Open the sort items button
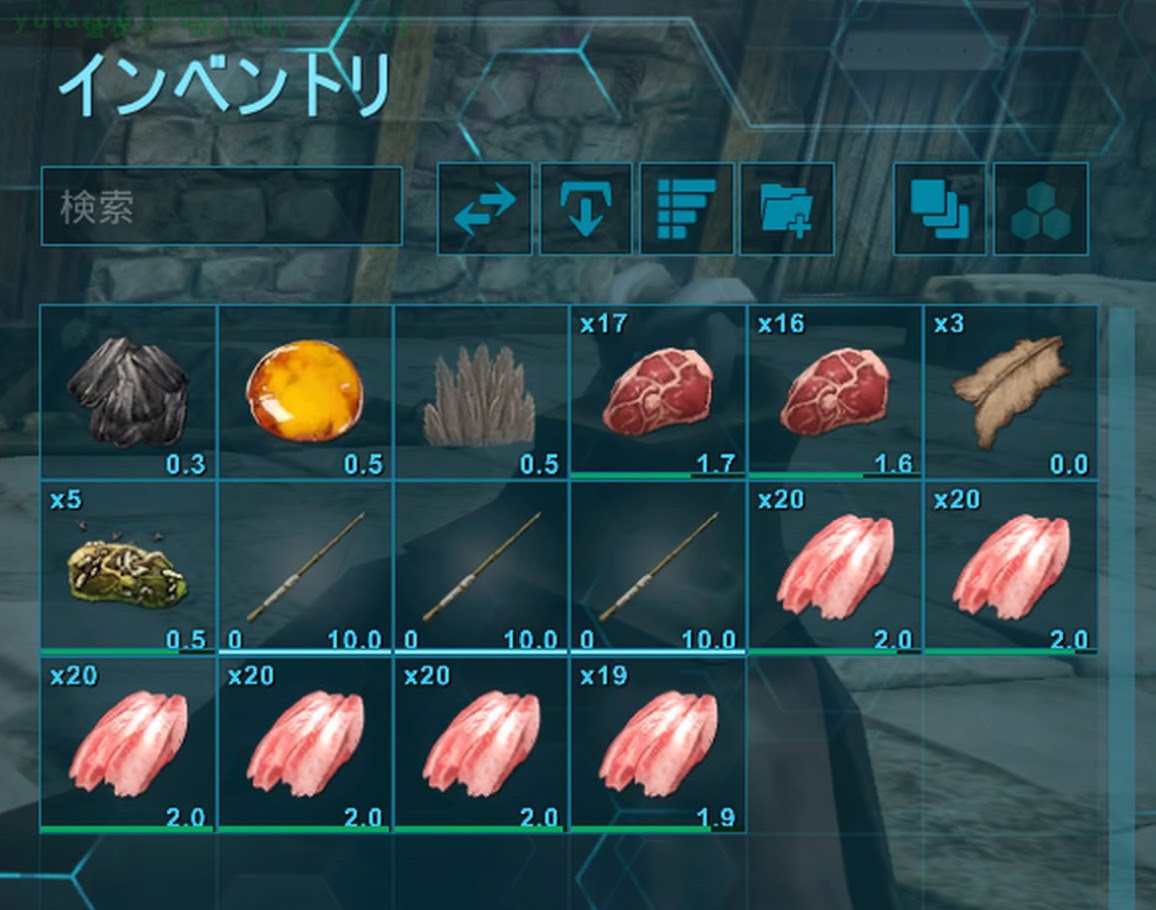The image size is (1156, 910). pos(686,208)
